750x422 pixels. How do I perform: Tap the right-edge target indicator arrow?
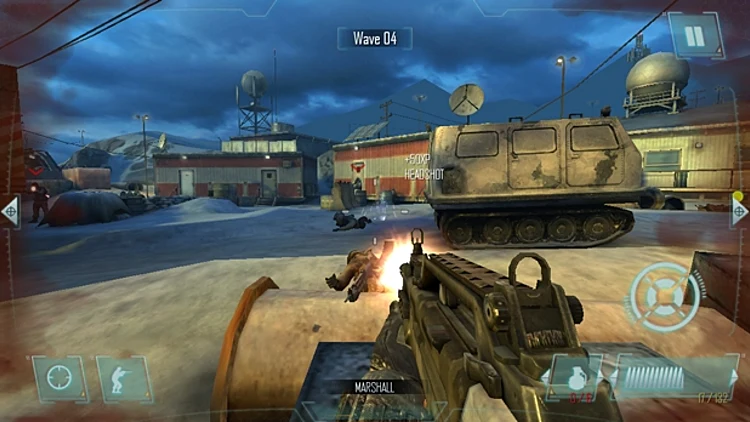coord(739,210)
